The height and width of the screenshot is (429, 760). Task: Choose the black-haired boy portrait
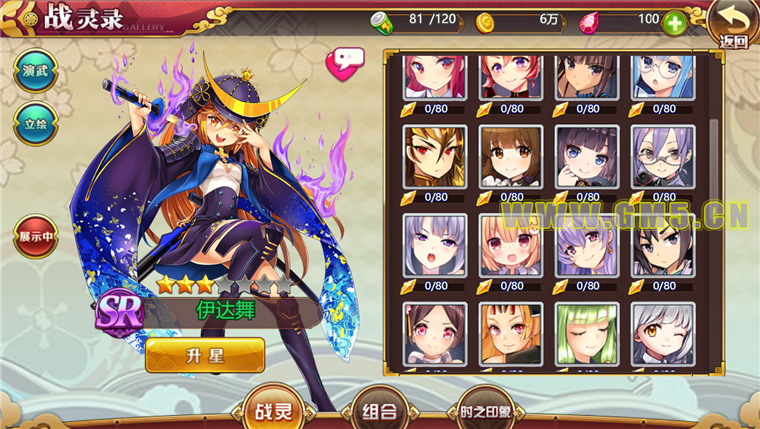click(x=663, y=245)
